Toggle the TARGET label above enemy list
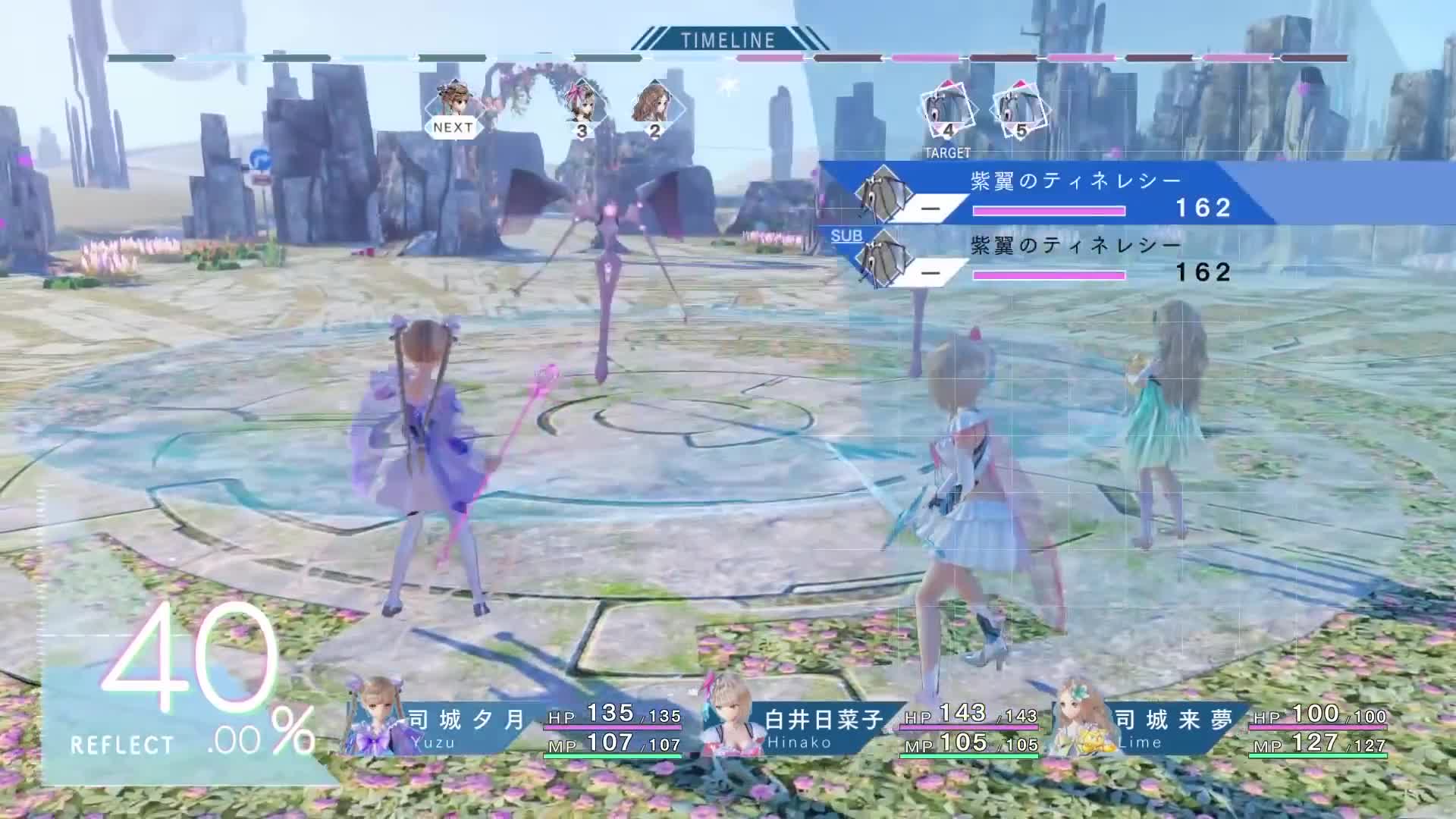The height and width of the screenshot is (819, 1456). pyautogui.click(x=946, y=152)
